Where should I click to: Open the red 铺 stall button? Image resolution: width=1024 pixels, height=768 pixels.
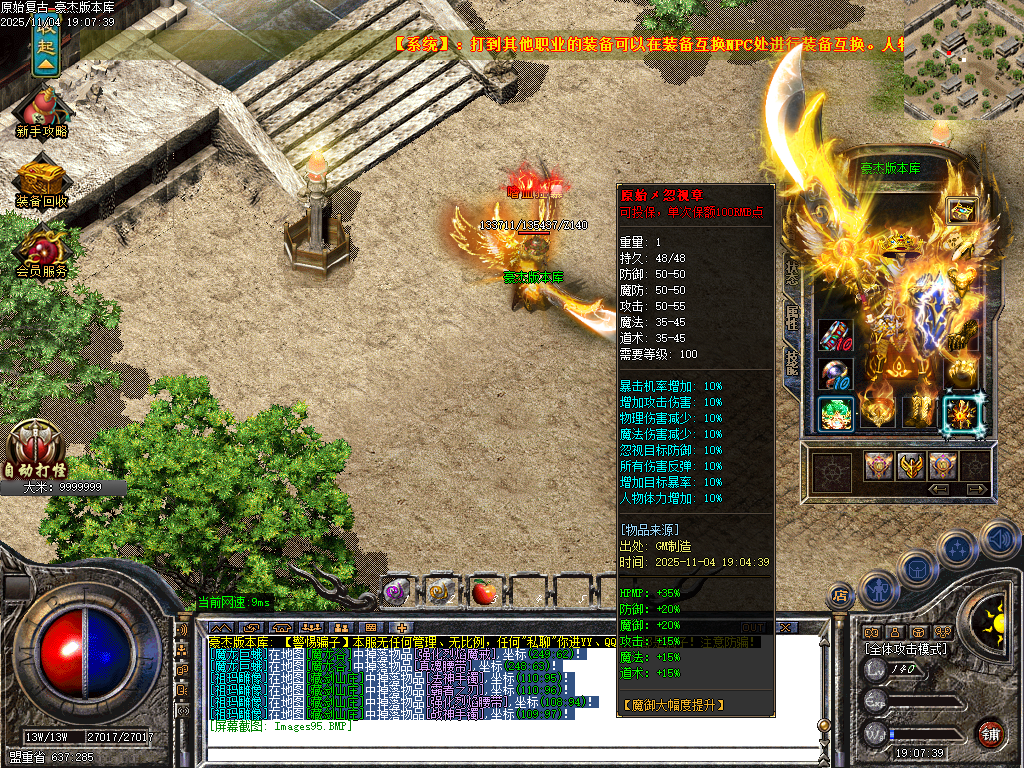[x=991, y=733]
